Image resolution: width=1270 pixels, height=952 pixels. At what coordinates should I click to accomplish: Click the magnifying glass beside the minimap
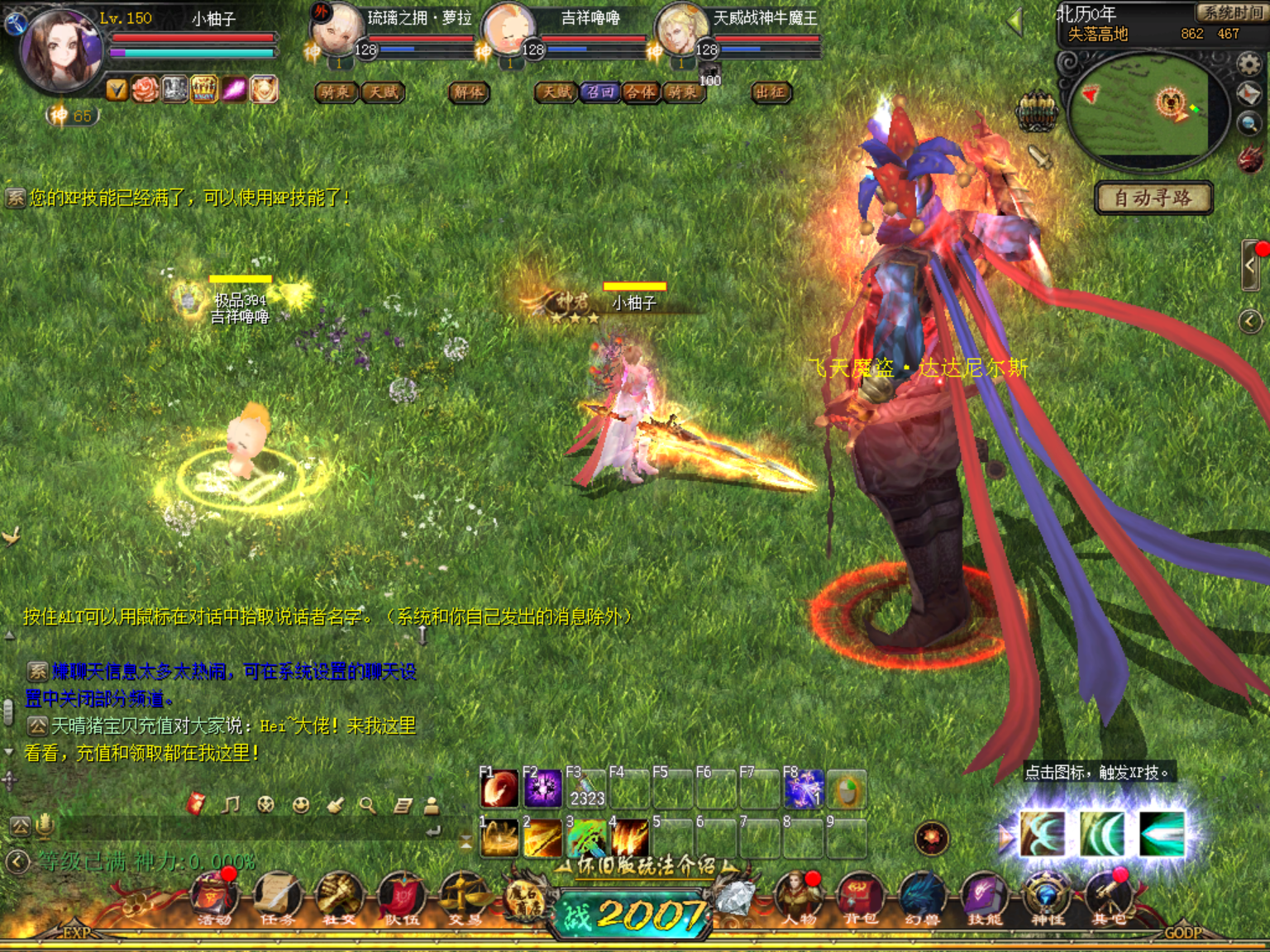click(x=1249, y=124)
